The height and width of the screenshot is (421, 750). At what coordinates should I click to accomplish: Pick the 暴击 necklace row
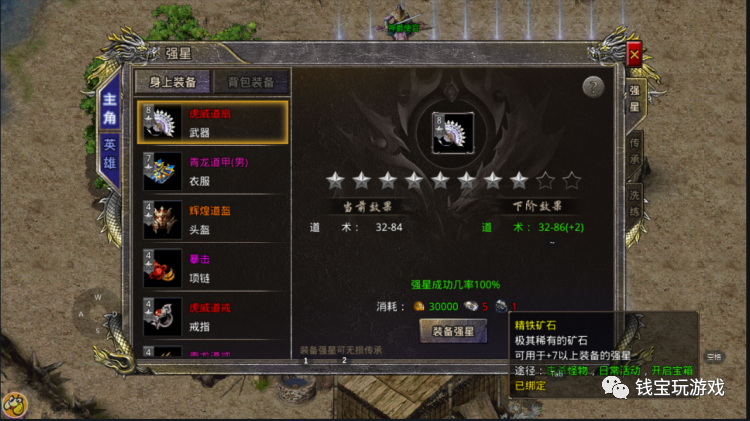(211, 270)
